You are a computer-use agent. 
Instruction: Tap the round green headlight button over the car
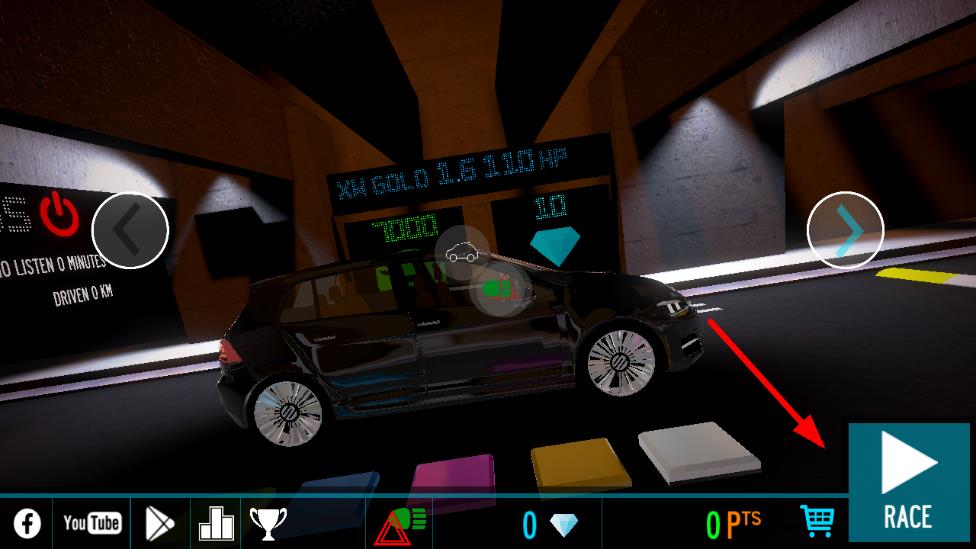pos(497,289)
